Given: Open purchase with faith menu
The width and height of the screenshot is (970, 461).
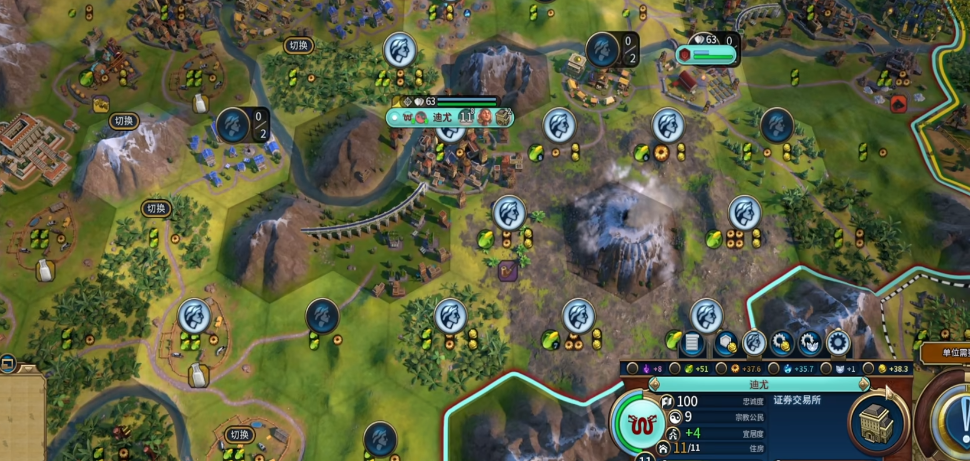Looking at the screenshot, I should [x=810, y=344].
